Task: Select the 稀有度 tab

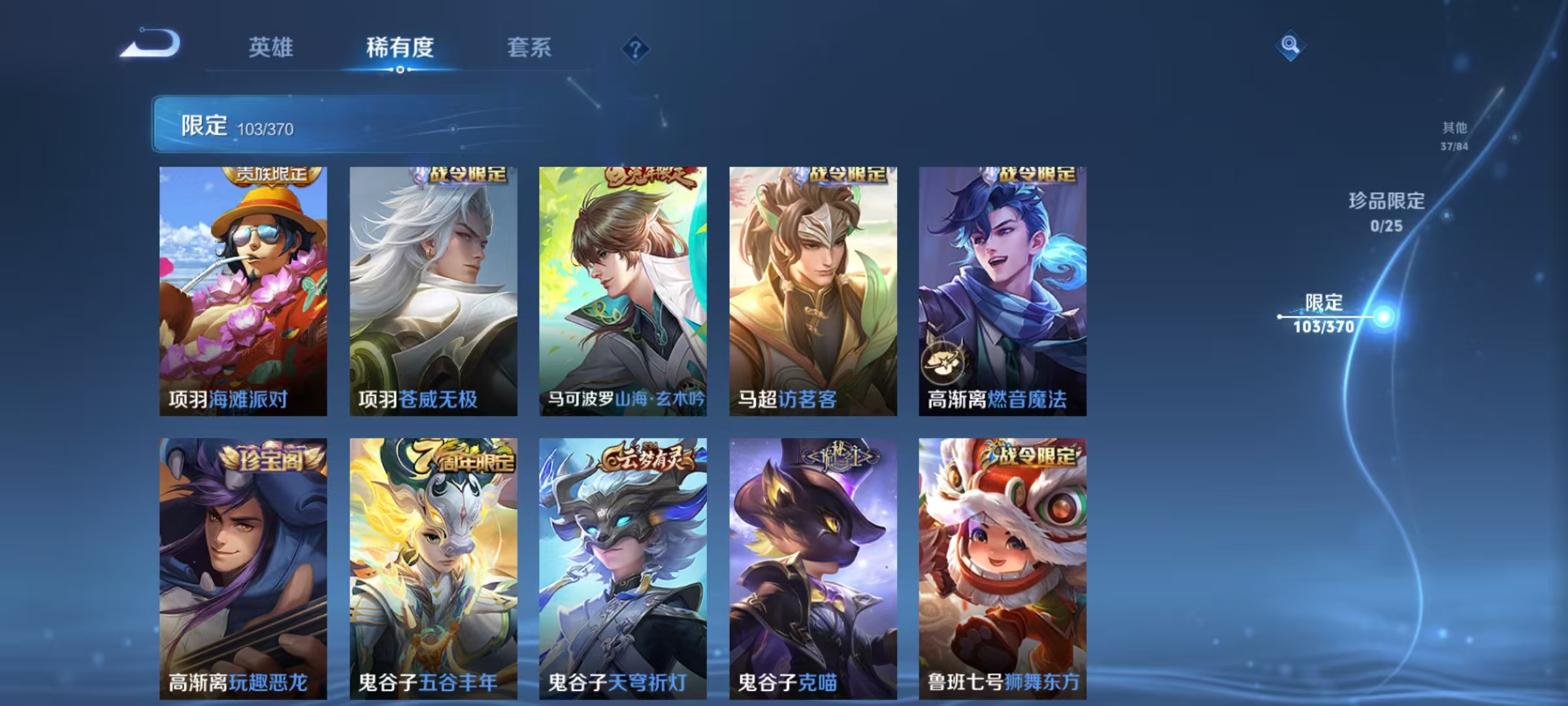Action: coord(400,47)
